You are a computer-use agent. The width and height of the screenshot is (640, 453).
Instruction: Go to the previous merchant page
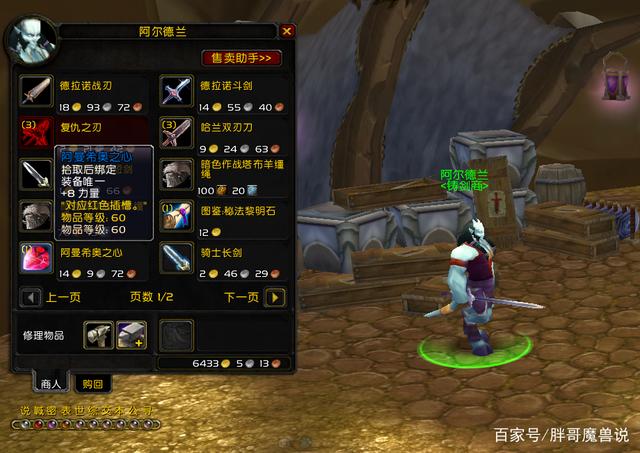point(32,297)
